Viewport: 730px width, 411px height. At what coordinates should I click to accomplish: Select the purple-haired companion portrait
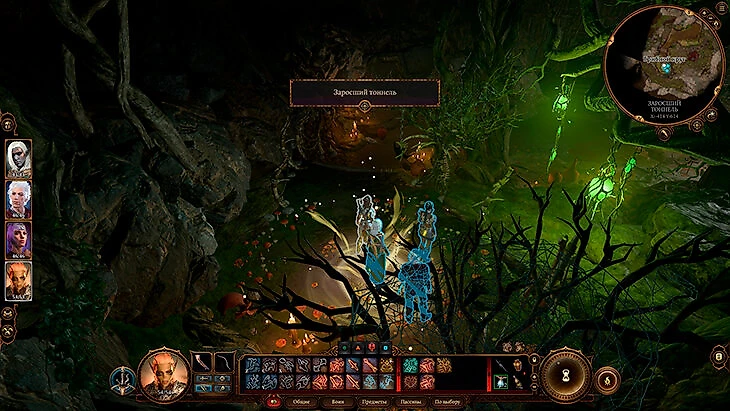point(19,239)
